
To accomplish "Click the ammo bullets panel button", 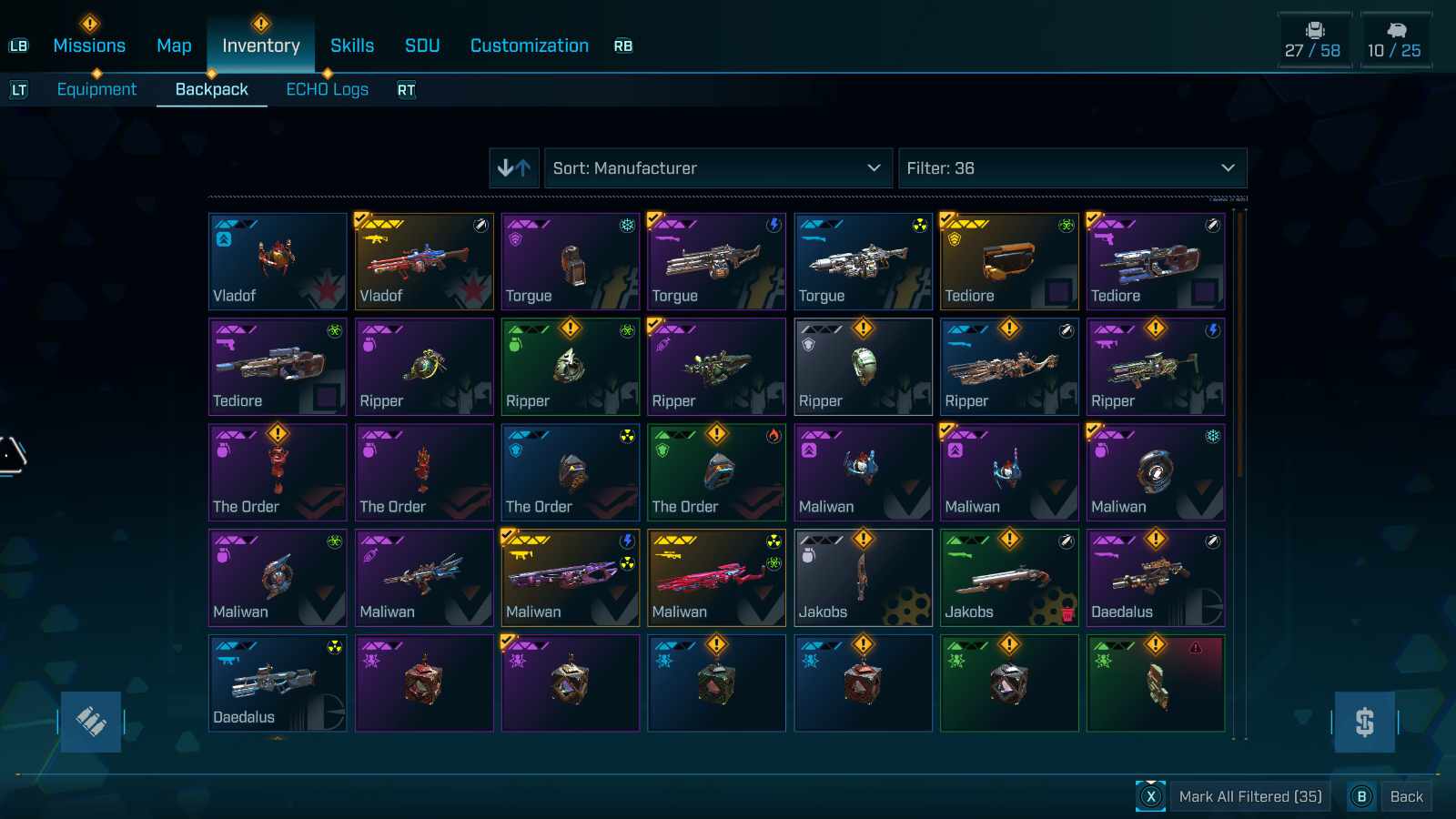I will (91, 722).
